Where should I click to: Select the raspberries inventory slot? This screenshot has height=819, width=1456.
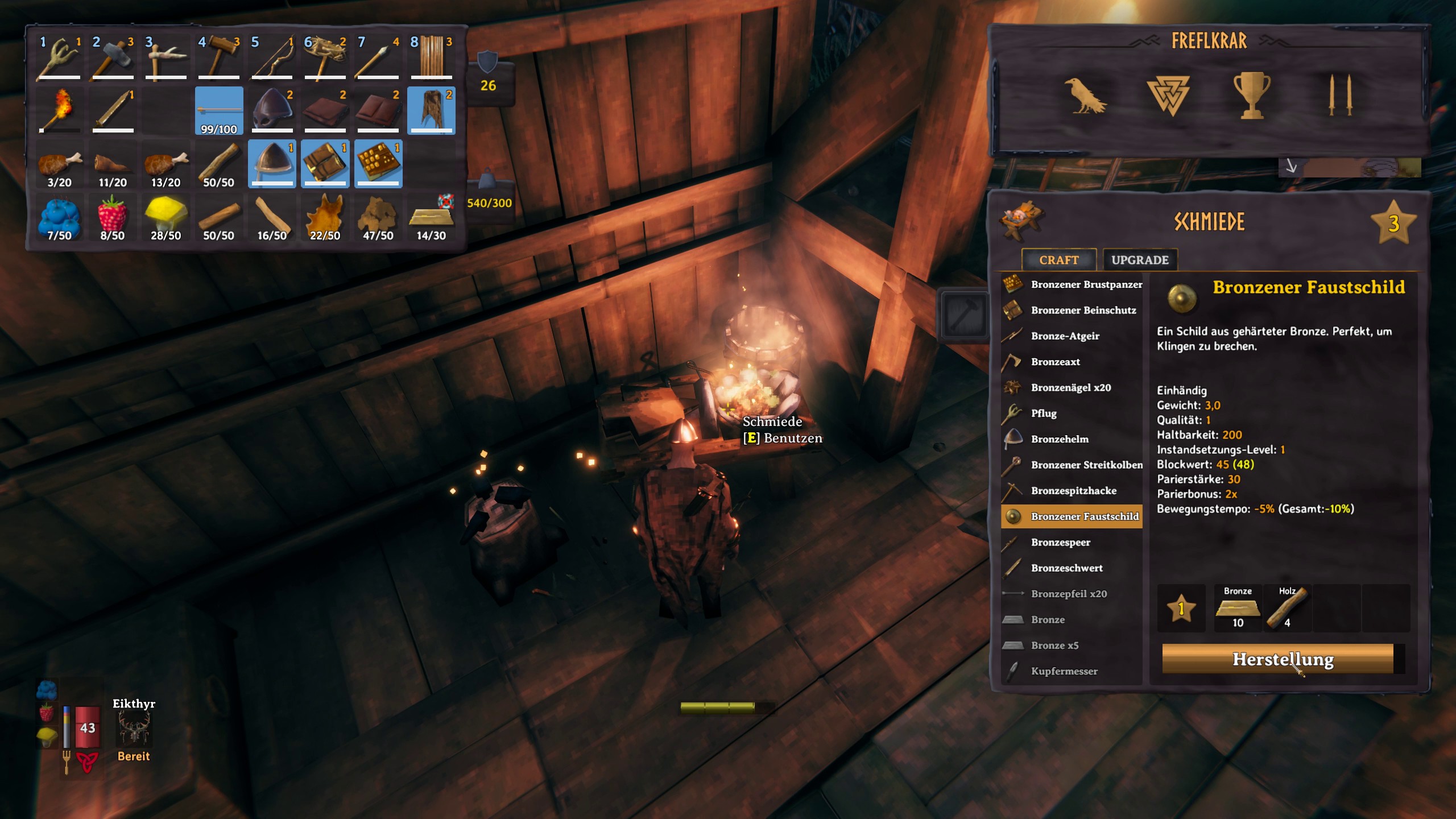tap(112, 218)
